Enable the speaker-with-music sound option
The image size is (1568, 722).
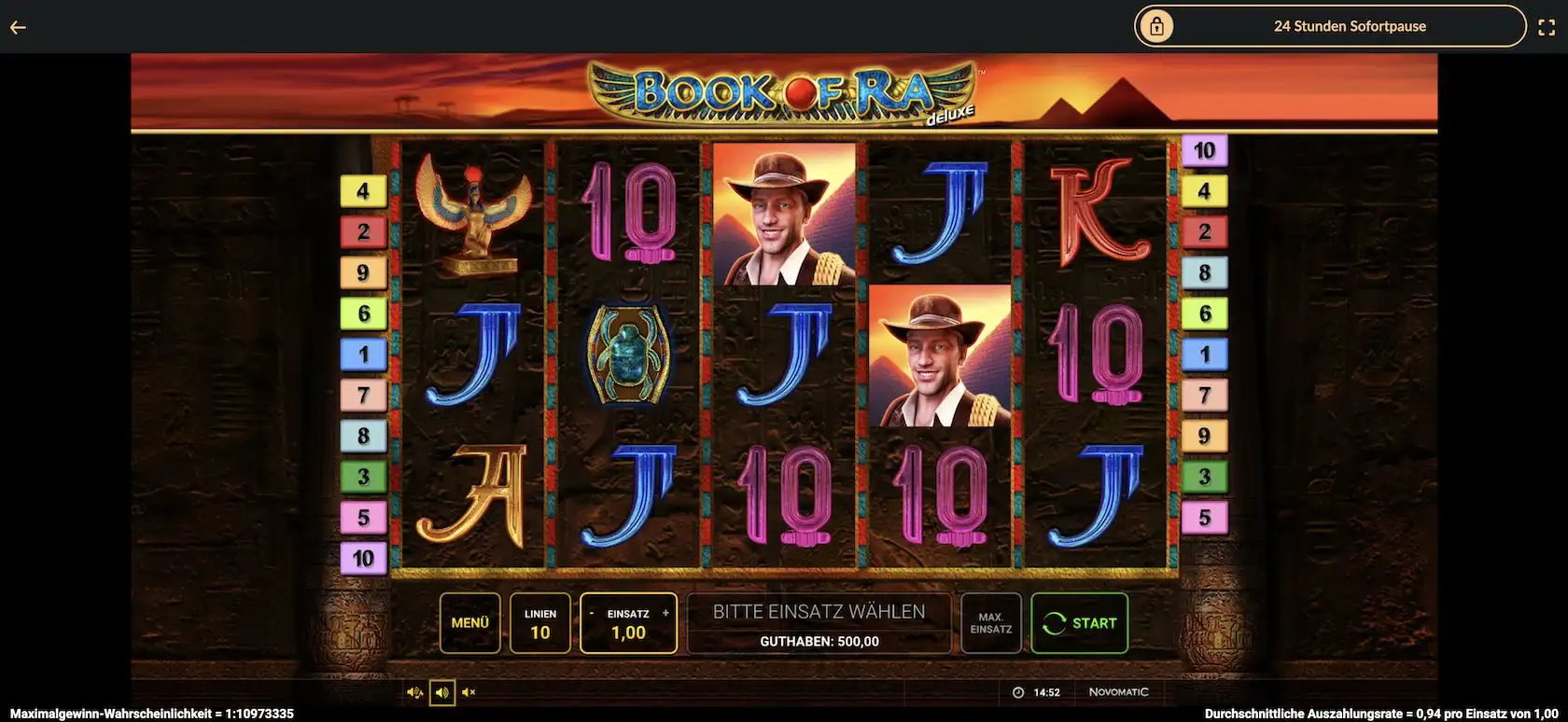click(x=414, y=692)
